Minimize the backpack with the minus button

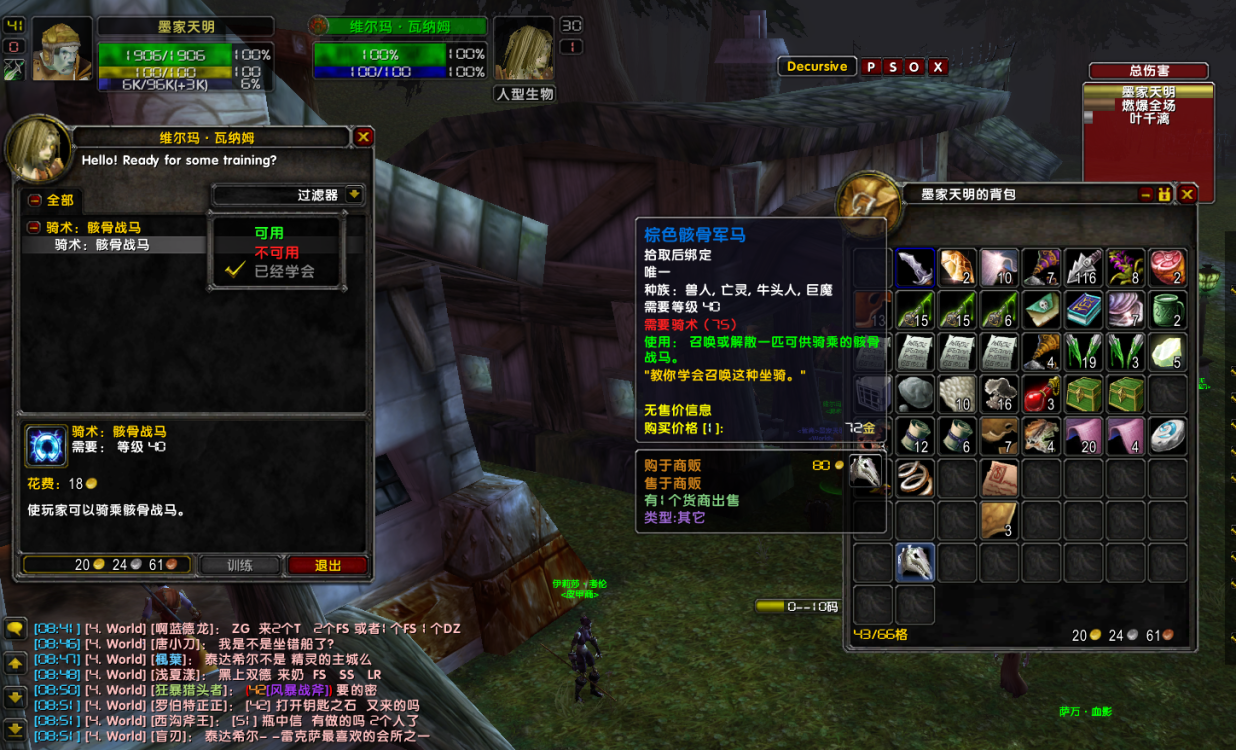[1145, 194]
